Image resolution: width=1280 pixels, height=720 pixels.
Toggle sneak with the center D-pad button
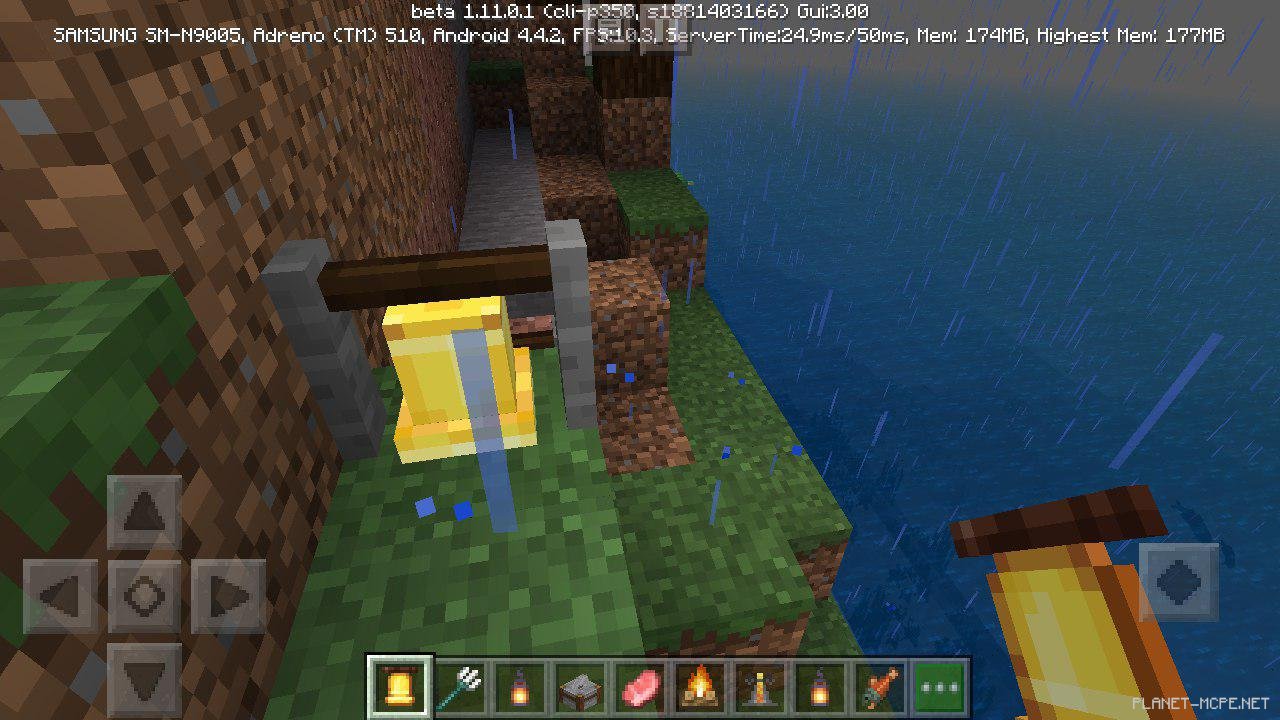(x=144, y=596)
